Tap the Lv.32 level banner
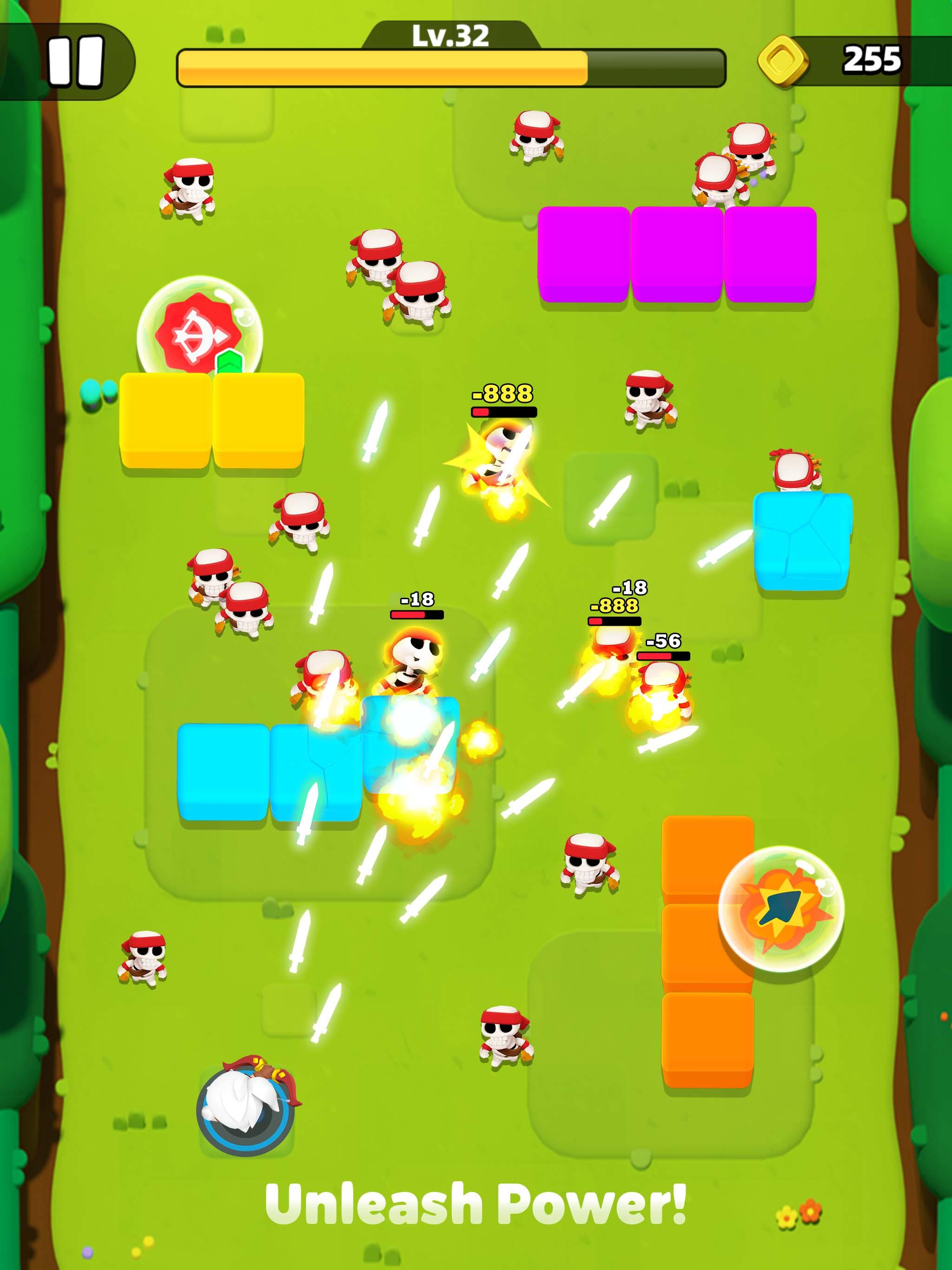 (x=451, y=36)
